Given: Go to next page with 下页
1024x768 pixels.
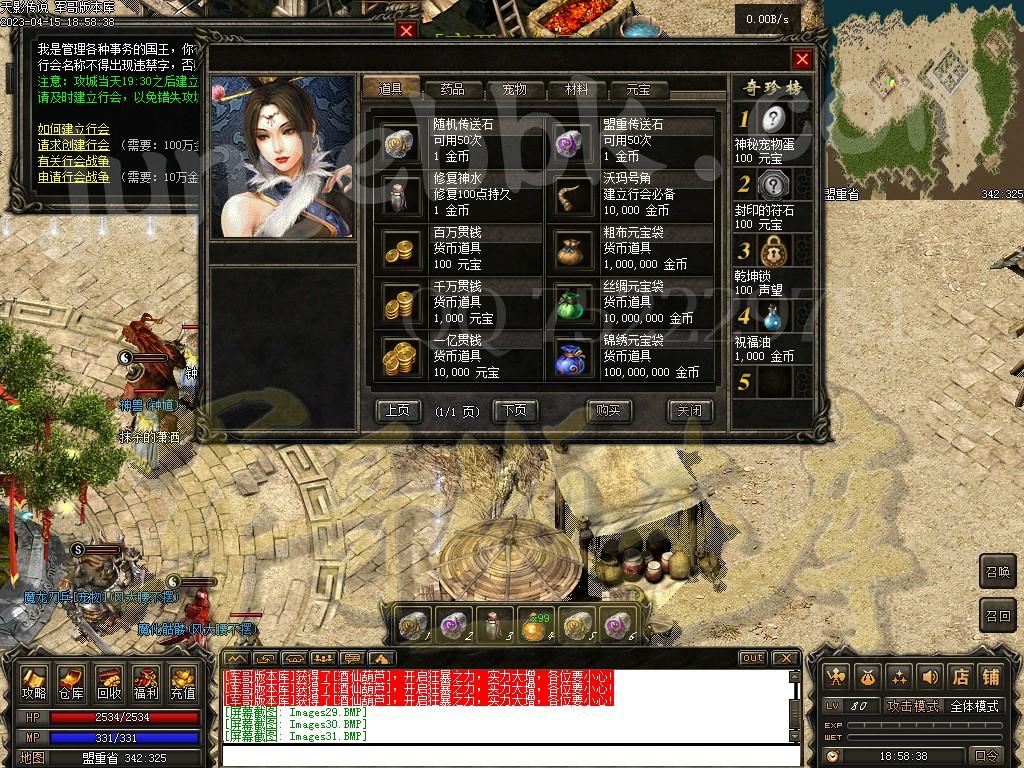Looking at the screenshot, I should click(516, 410).
